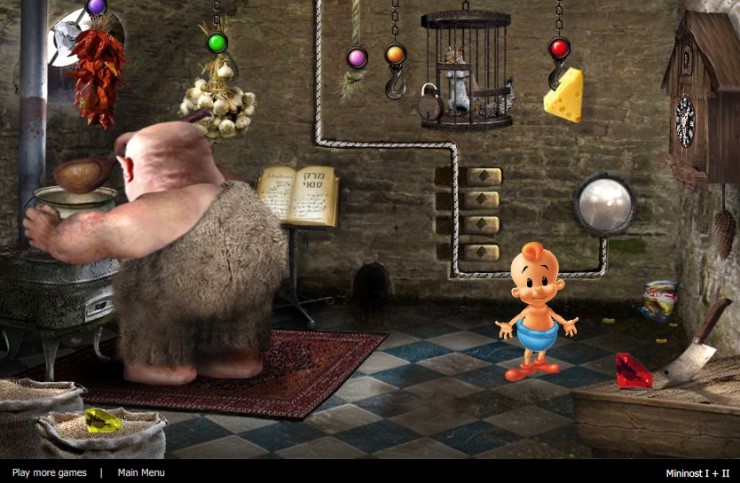
Task: Click the Mininost I + II link
Action: click(x=697, y=472)
